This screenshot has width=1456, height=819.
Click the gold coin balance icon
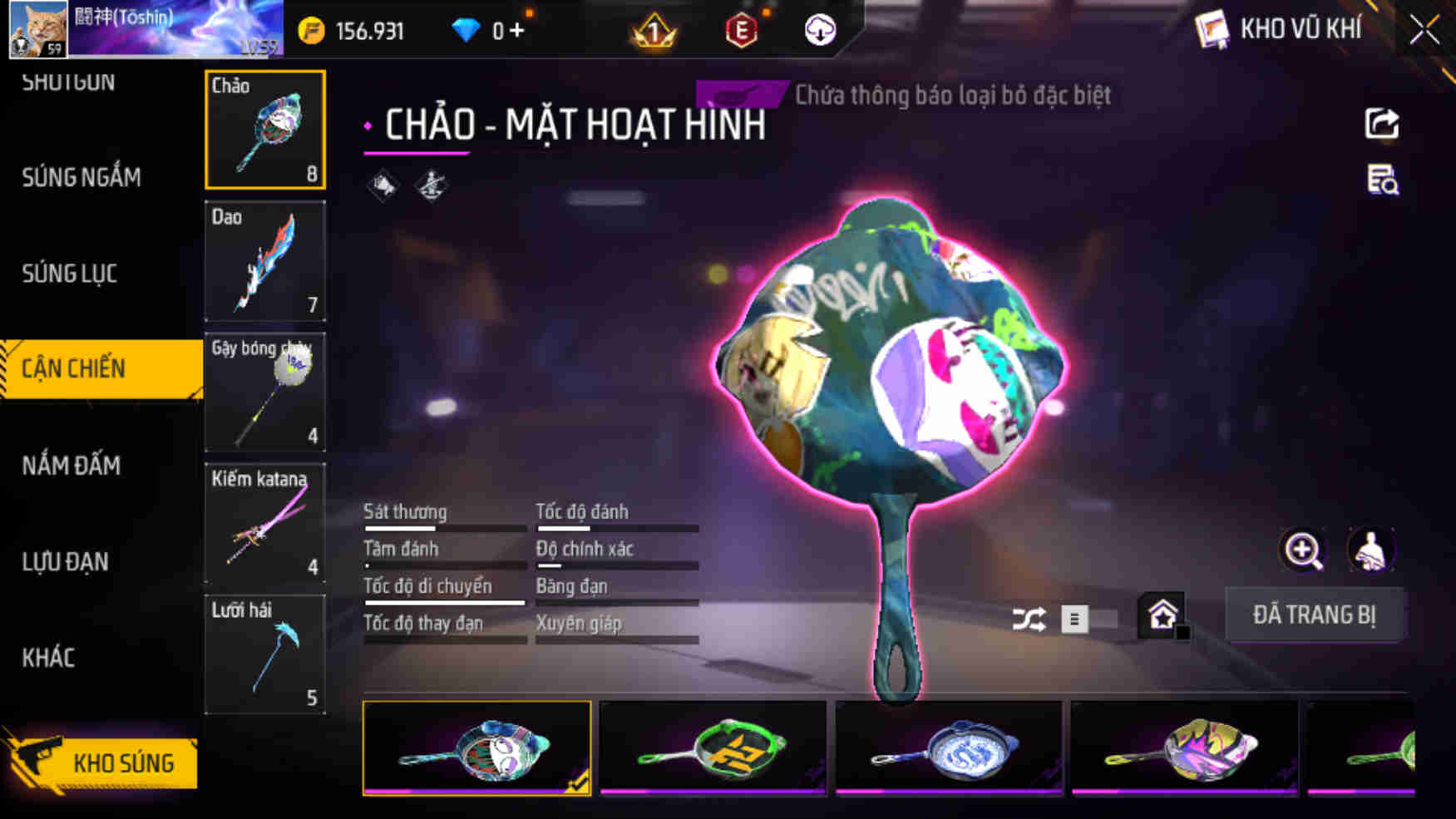309,30
